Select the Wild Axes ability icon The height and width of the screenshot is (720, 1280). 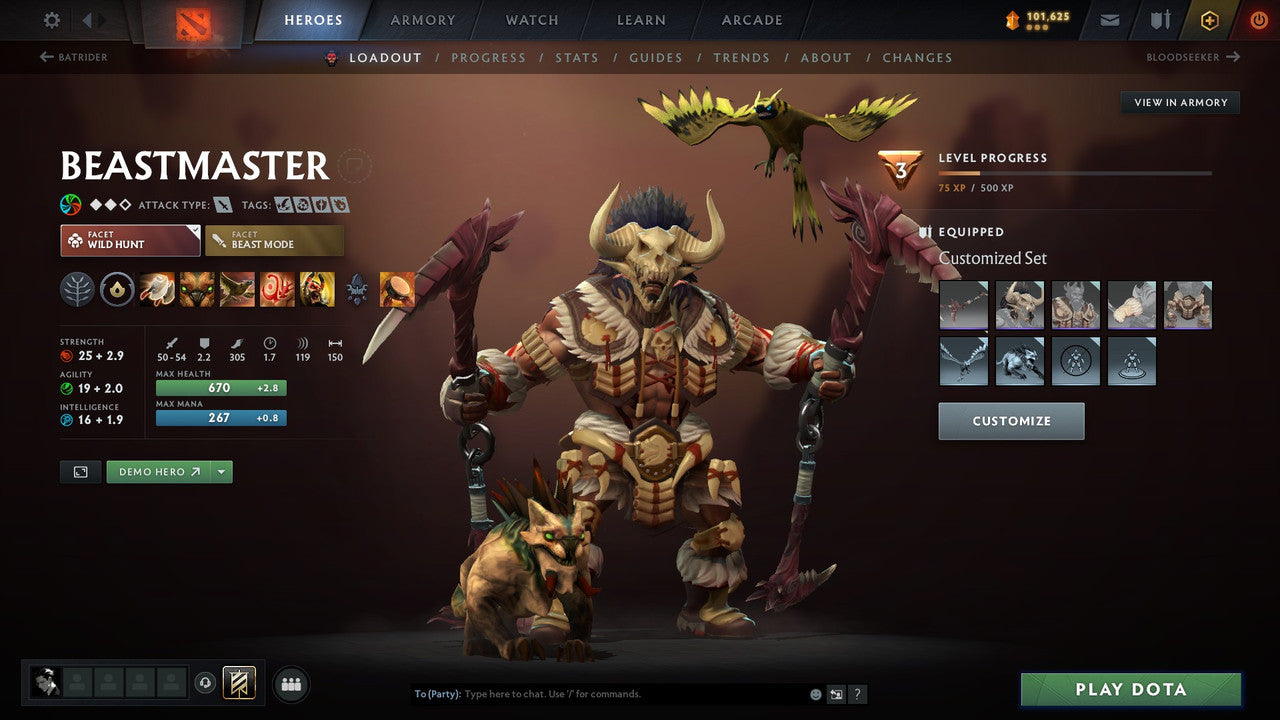coord(156,289)
